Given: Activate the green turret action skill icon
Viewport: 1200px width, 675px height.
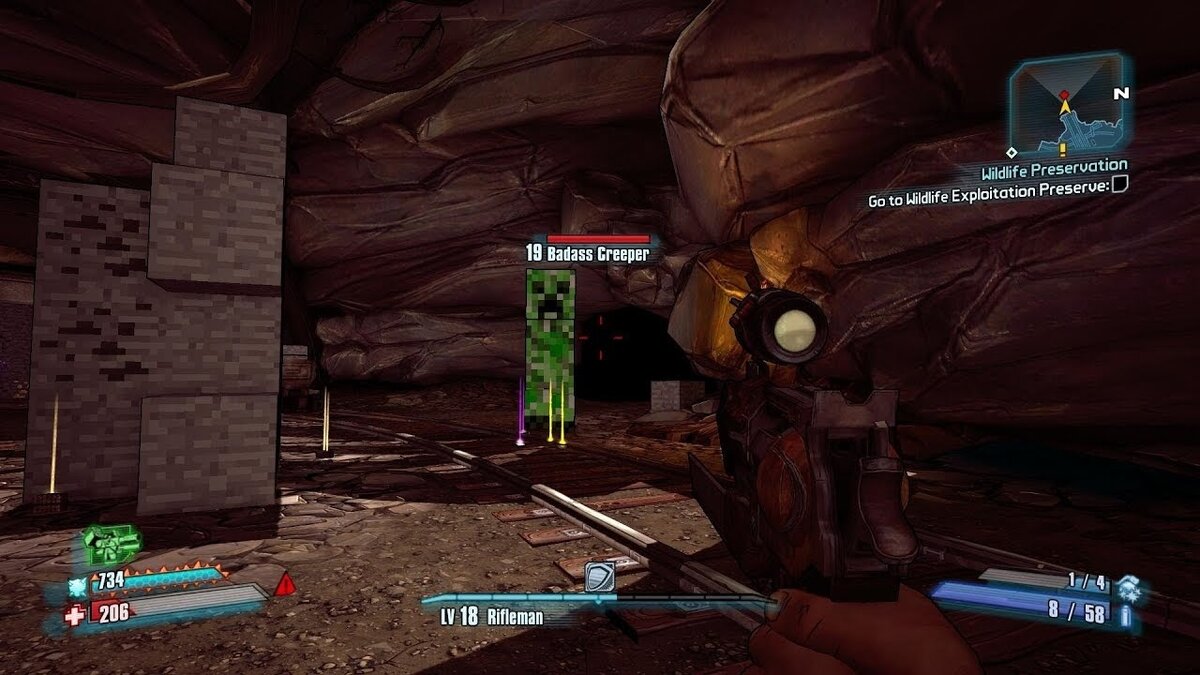Looking at the screenshot, I should (110, 545).
